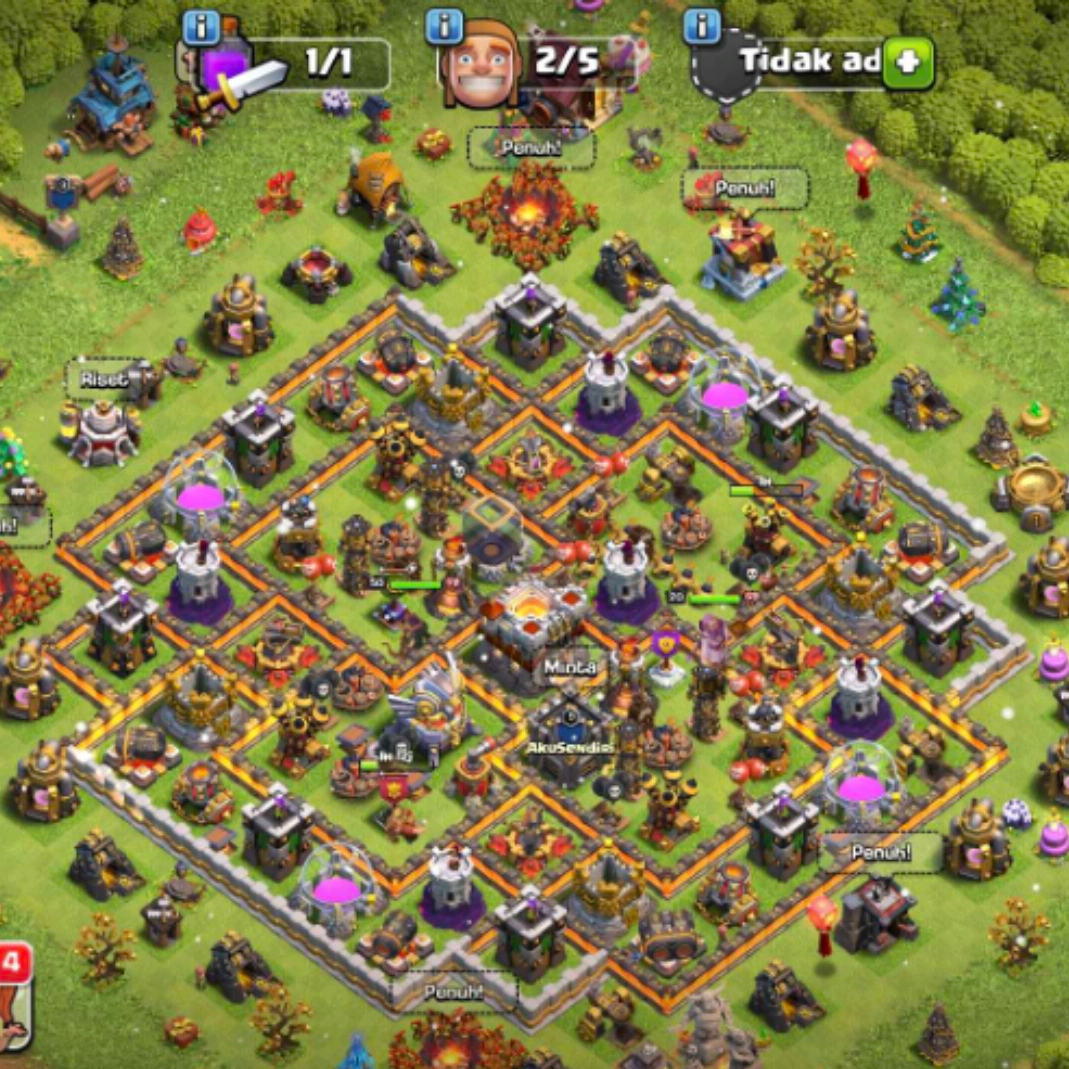The image size is (1069, 1069).
Task: Open the laboratory potion info button
Action: tap(201, 27)
